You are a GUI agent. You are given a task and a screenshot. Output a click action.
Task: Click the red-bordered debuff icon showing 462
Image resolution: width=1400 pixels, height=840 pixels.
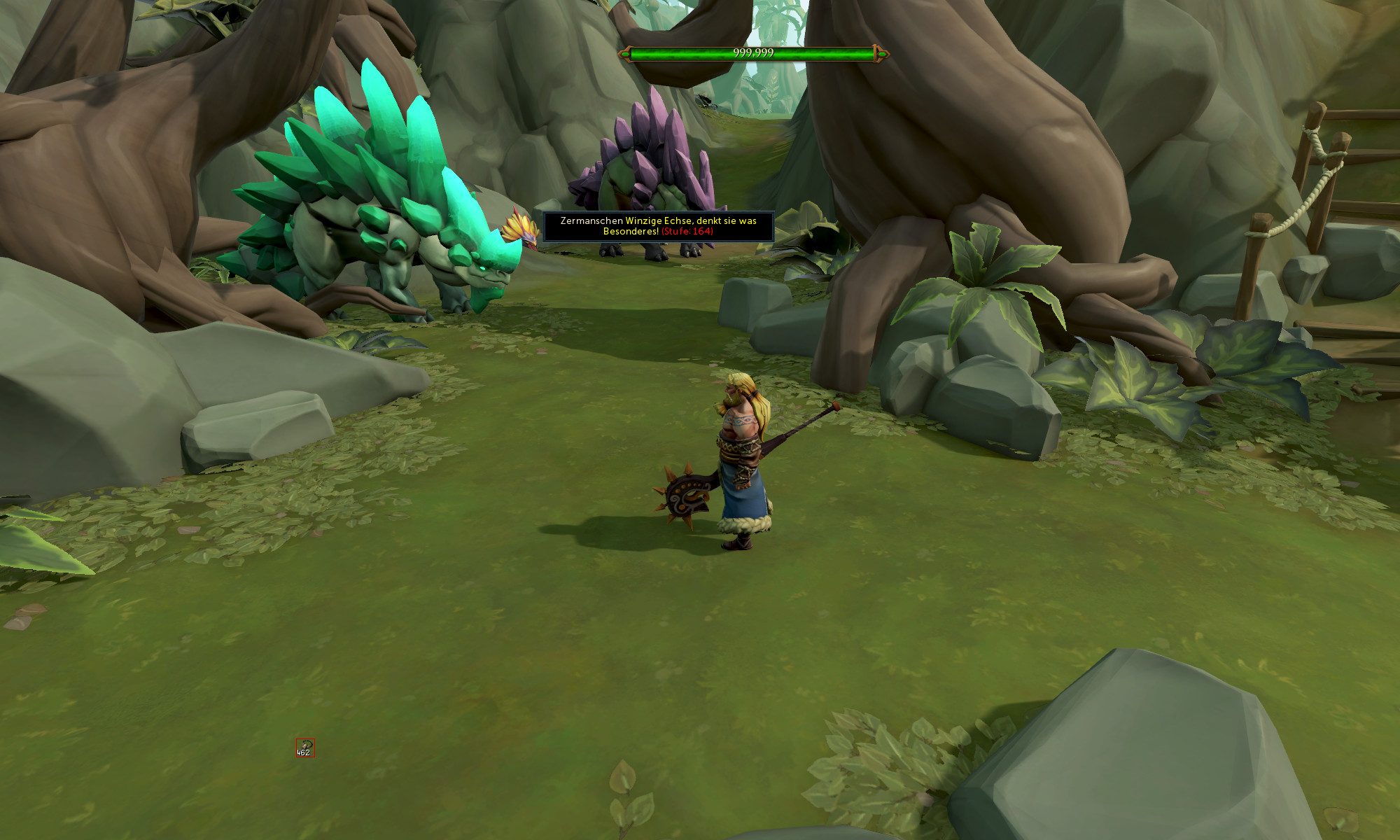click(304, 748)
